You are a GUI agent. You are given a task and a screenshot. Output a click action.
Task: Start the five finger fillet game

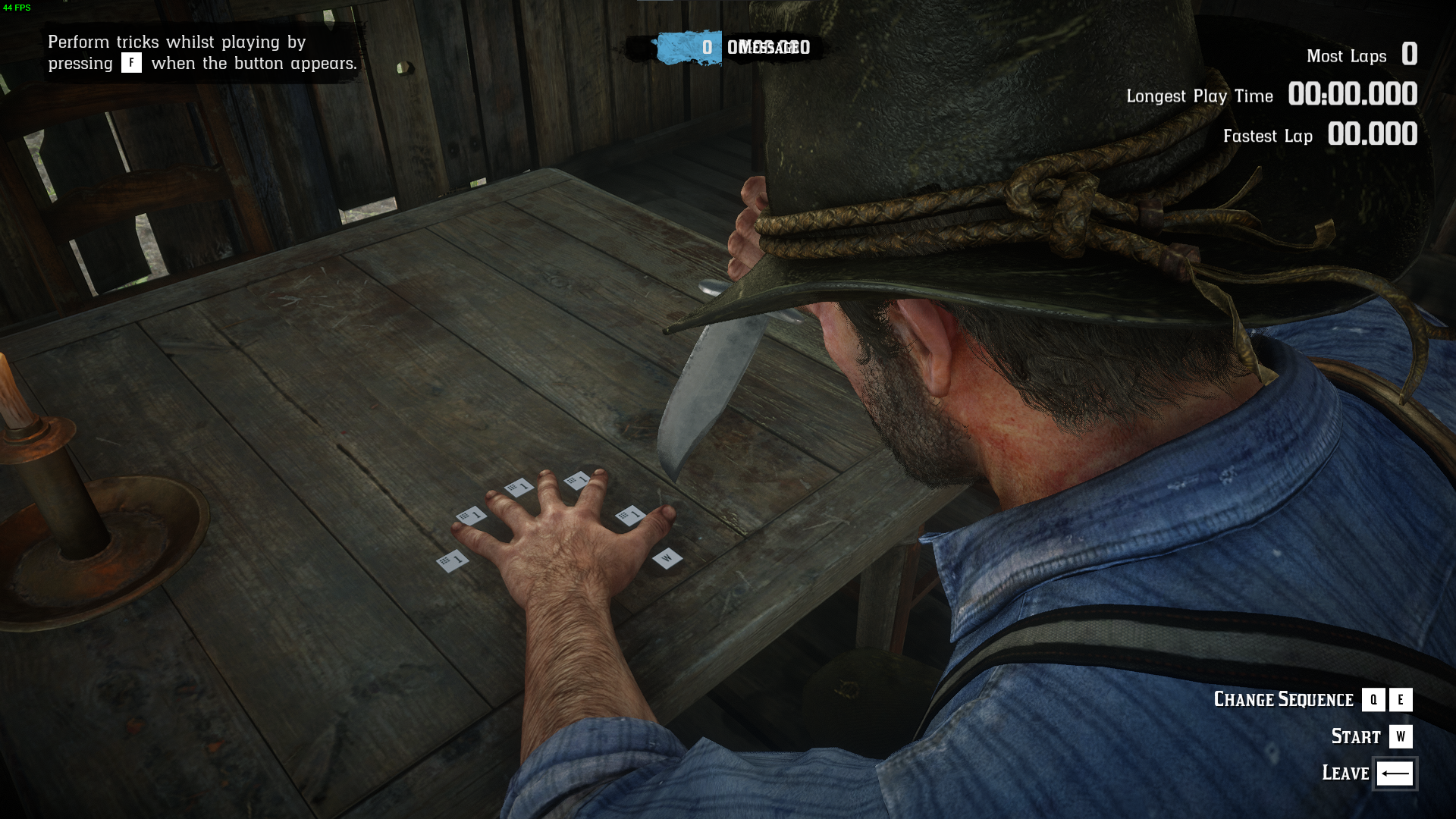point(1400,736)
